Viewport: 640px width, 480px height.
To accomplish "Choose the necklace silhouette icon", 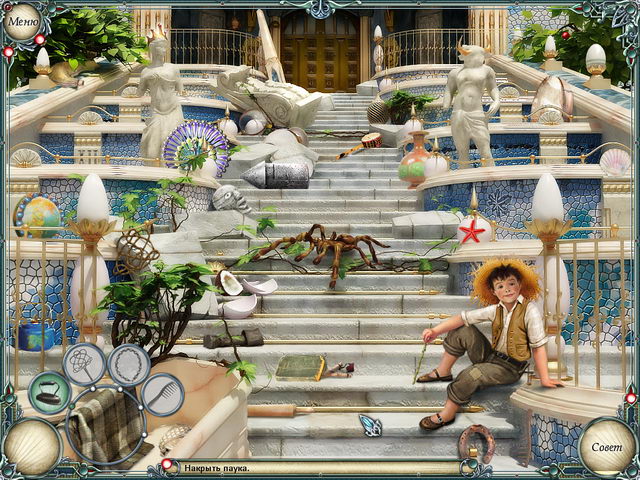I will [129, 364].
